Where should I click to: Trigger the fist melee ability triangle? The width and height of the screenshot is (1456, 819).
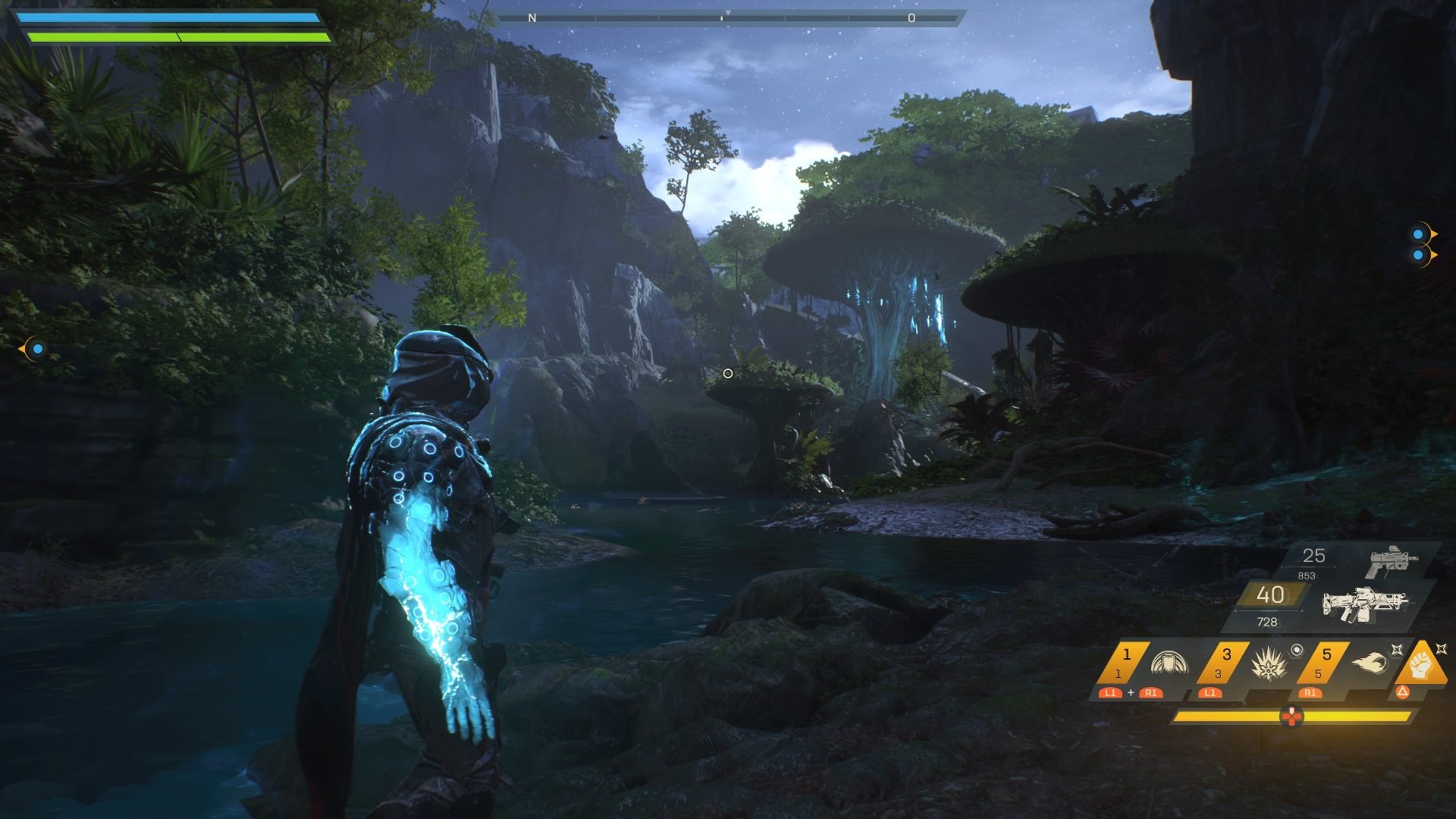point(1421,664)
